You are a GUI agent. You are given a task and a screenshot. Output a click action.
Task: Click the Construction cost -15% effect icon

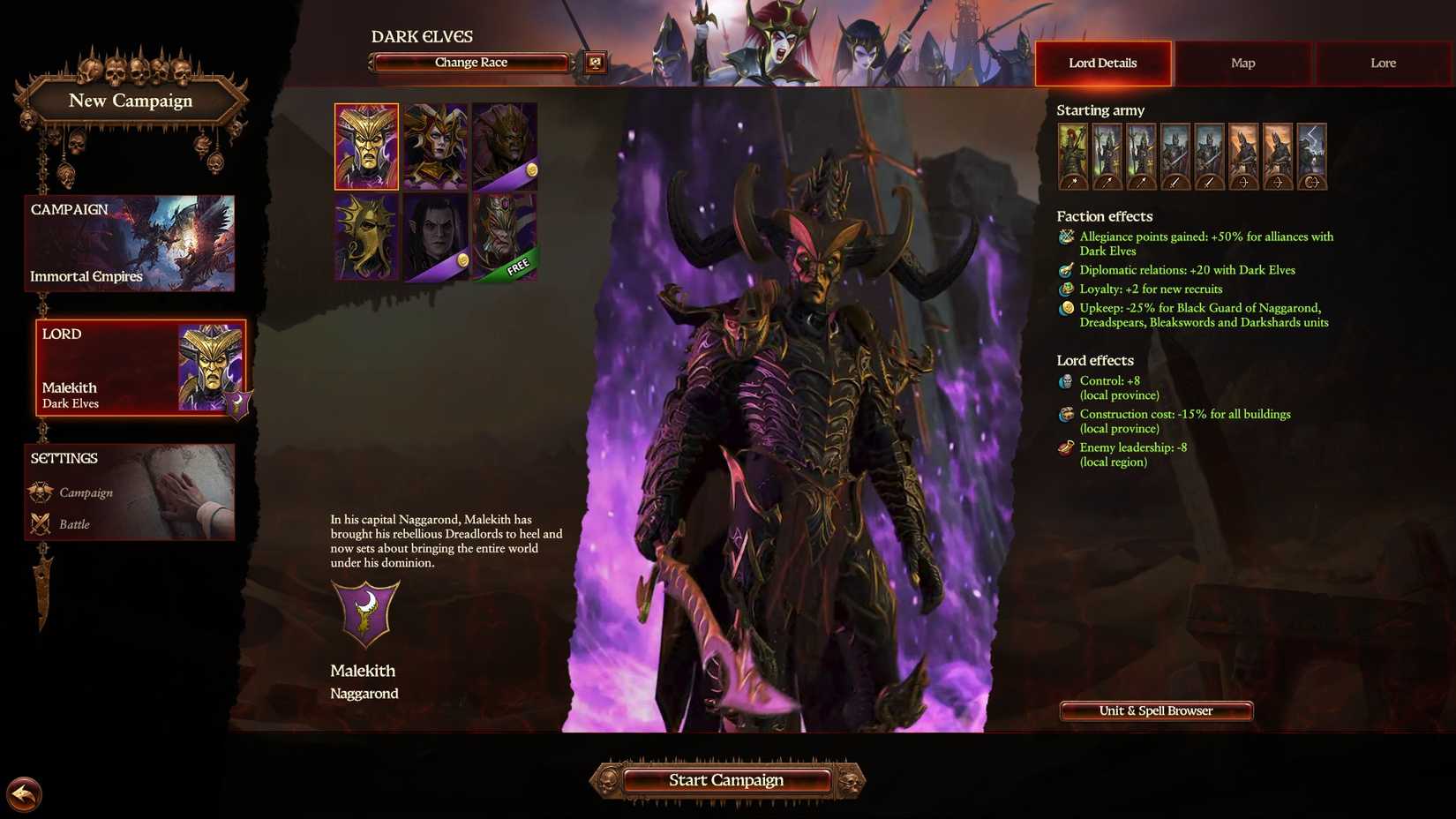1064,414
